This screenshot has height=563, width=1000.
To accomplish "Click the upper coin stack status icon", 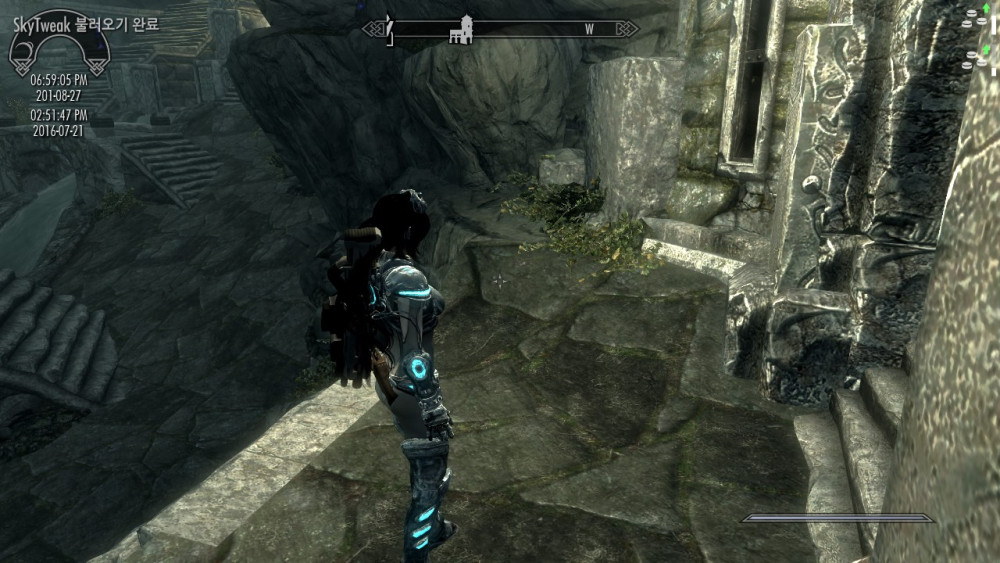I will pos(972,18).
